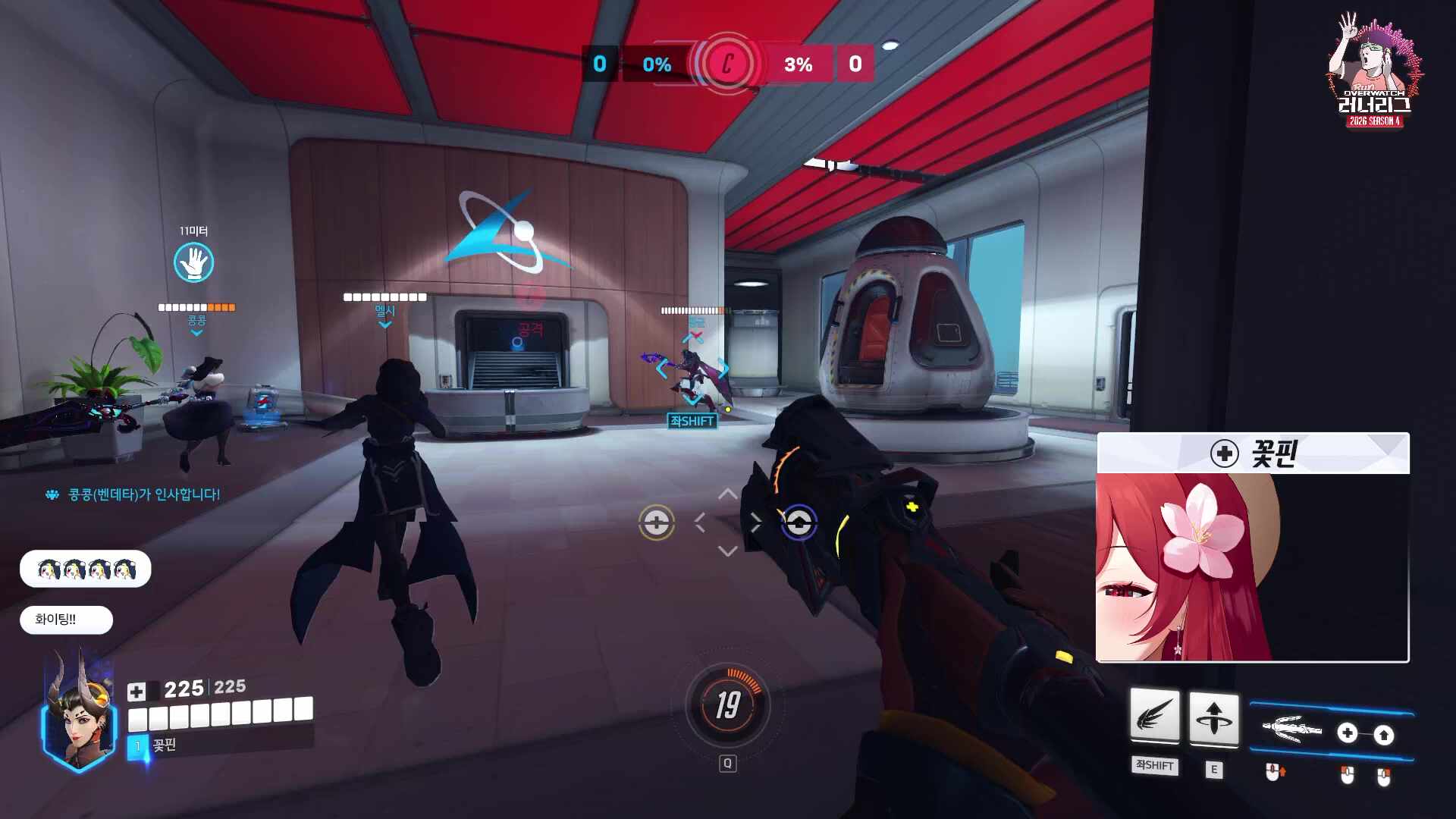Open the streamer avatar cam overlay
The height and width of the screenshot is (819, 1456).
tap(1252, 567)
